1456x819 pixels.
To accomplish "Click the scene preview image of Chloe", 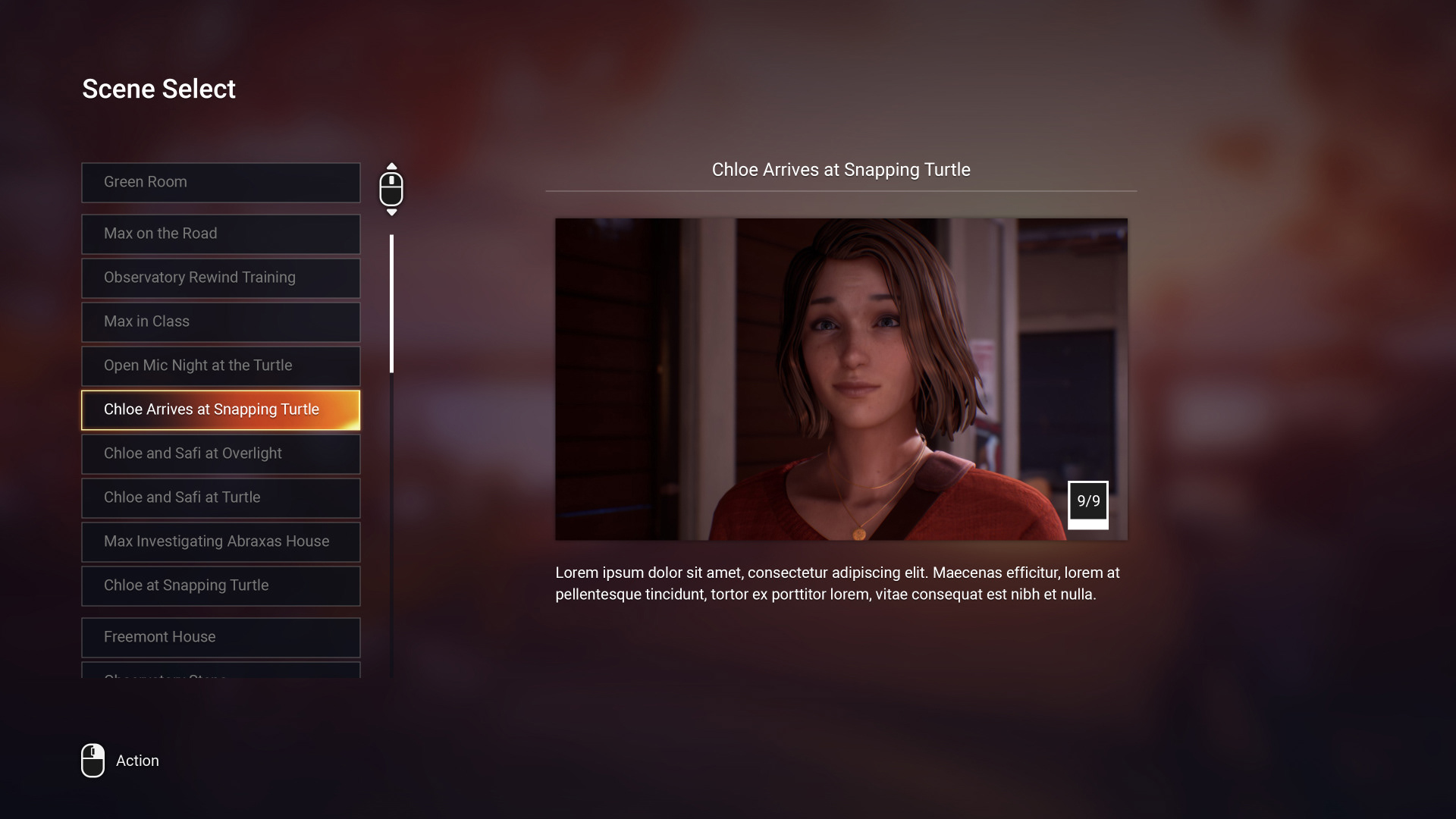I will click(x=842, y=378).
